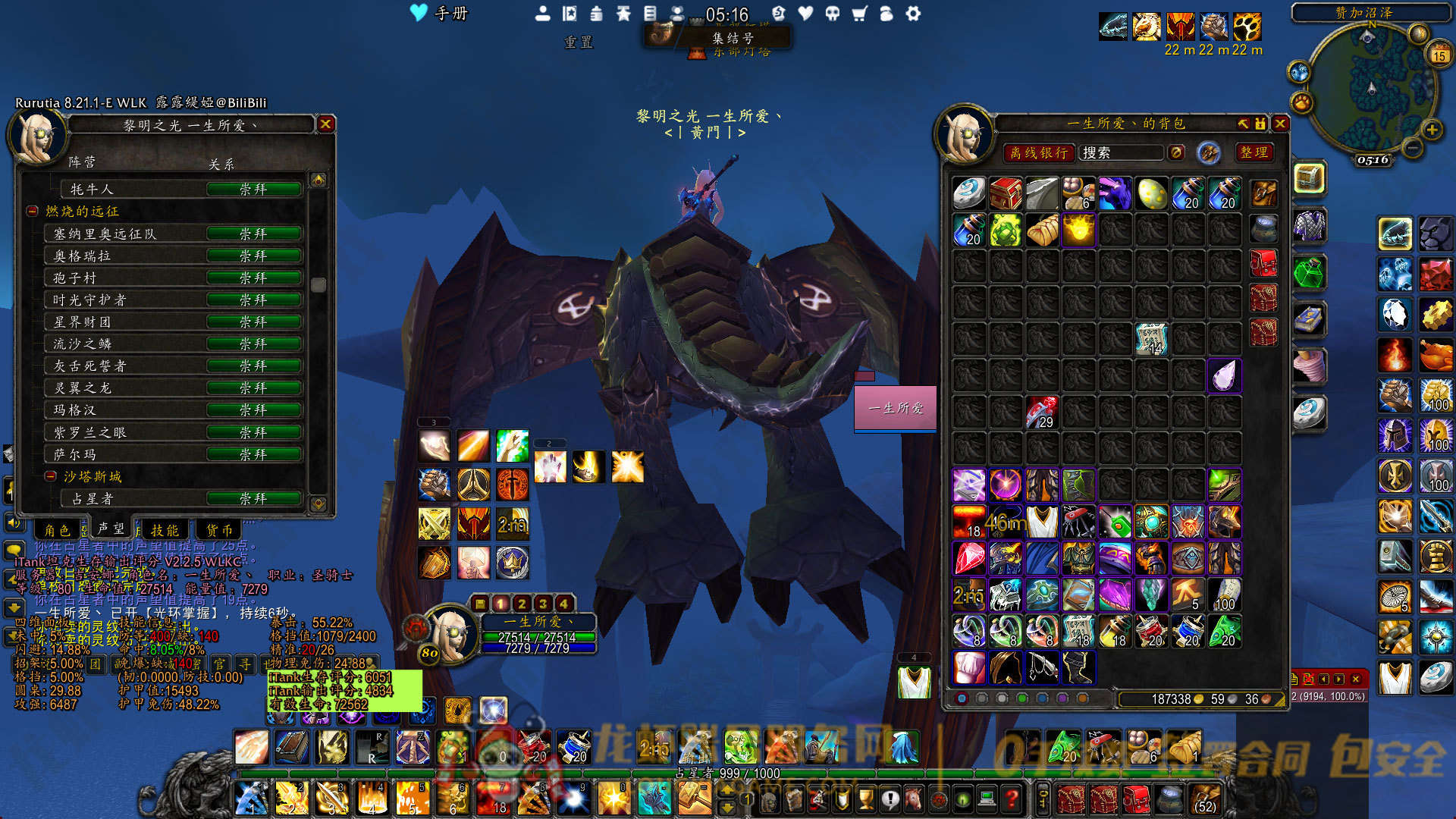Open the 手册 handbook
Screen dimensions: 1456x819
[x=440, y=13]
